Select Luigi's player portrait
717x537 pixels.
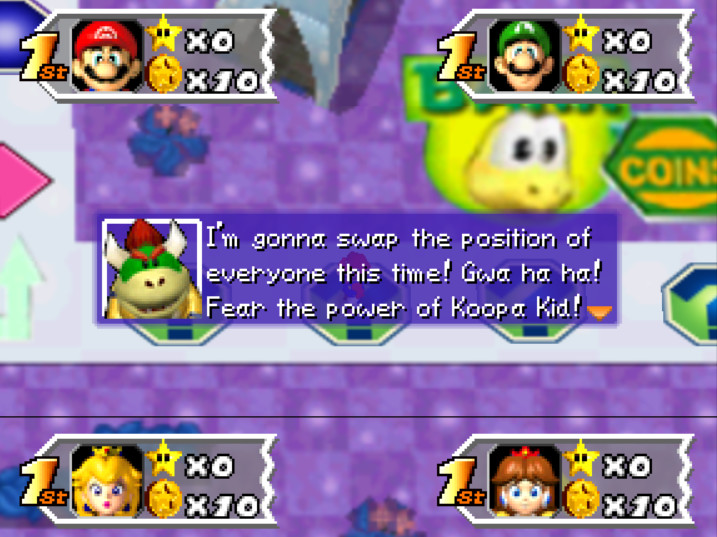524,56
